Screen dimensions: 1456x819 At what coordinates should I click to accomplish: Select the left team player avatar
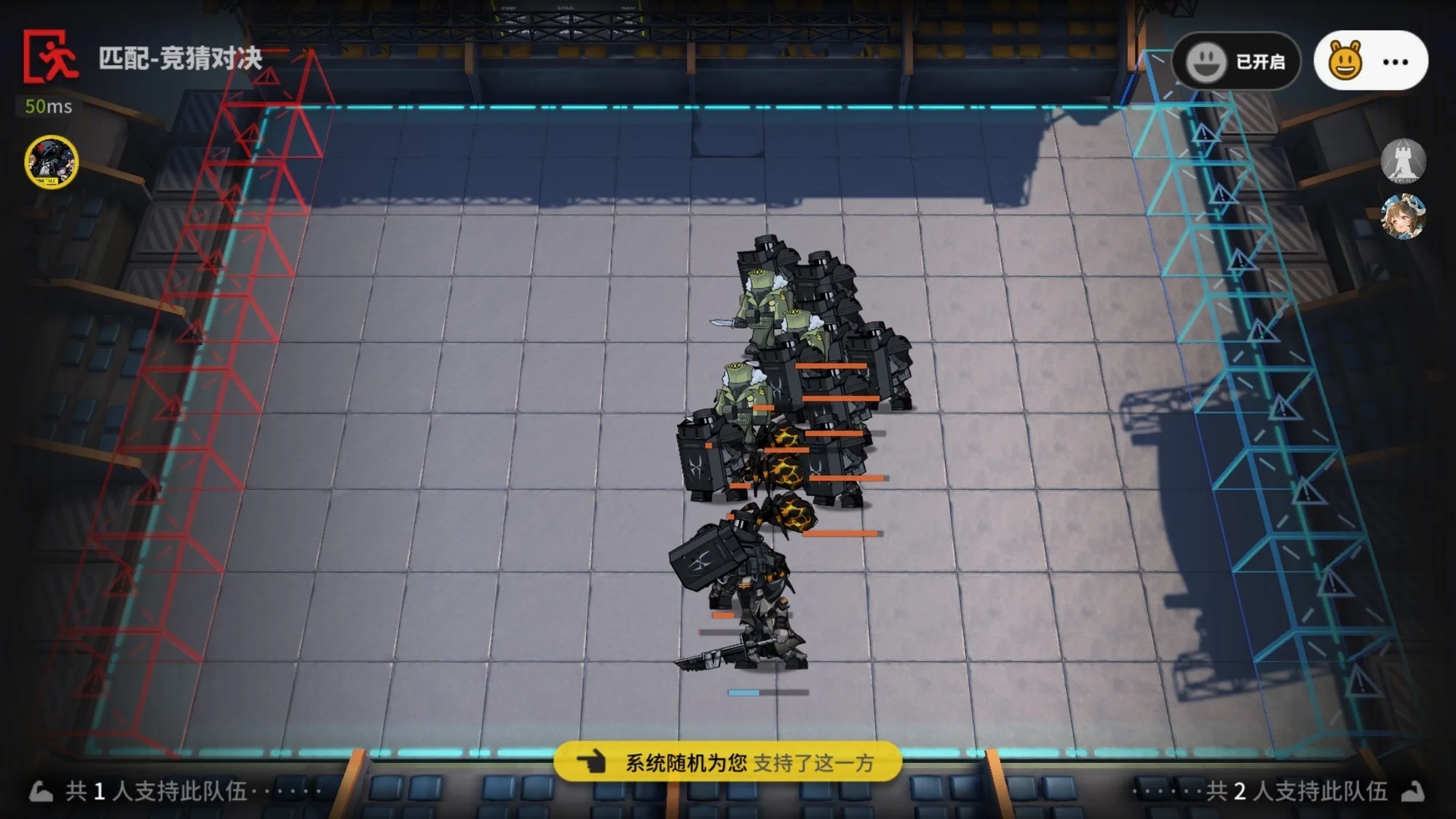(x=51, y=162)
